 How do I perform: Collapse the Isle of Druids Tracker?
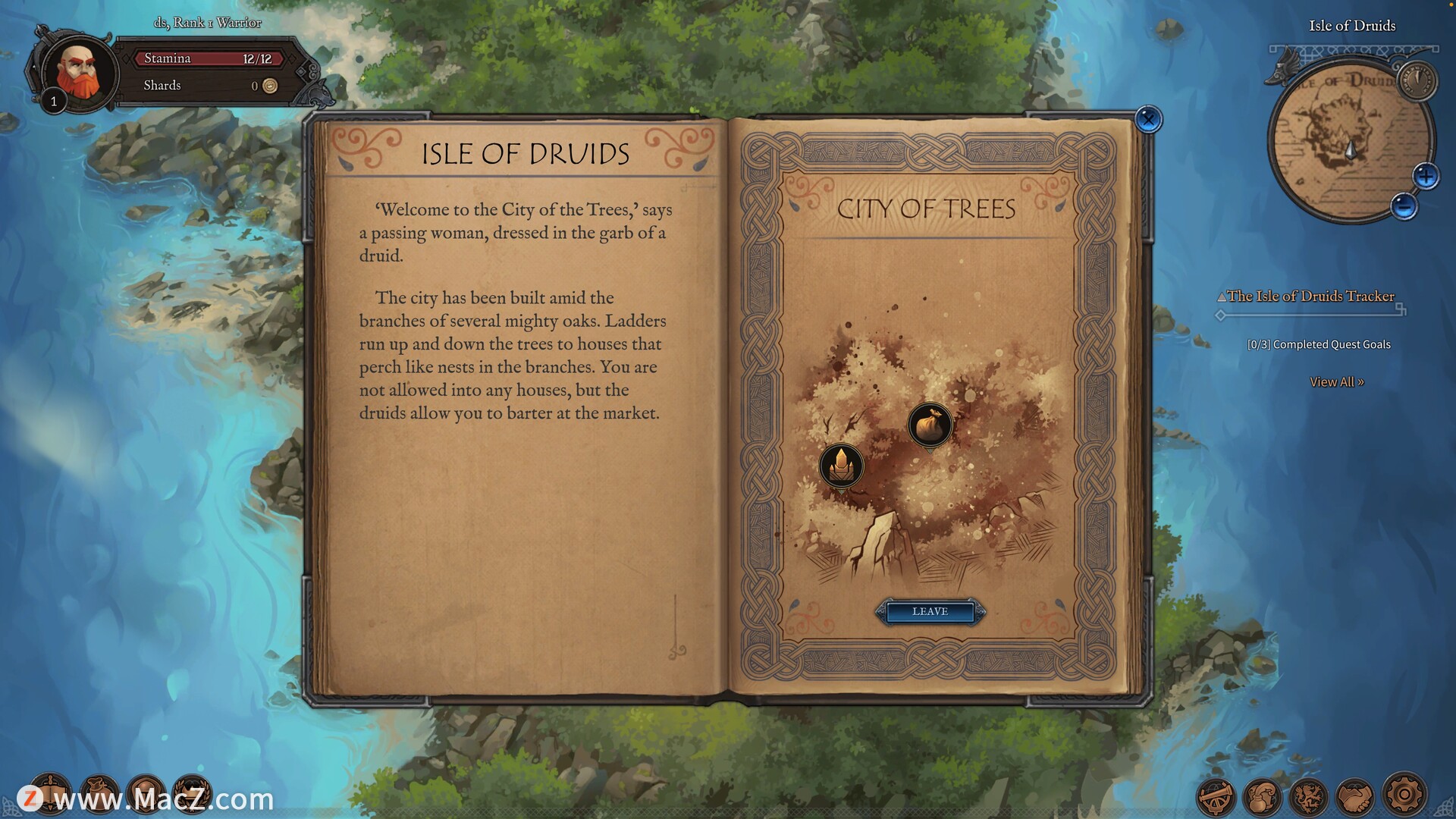point(1222,297)
